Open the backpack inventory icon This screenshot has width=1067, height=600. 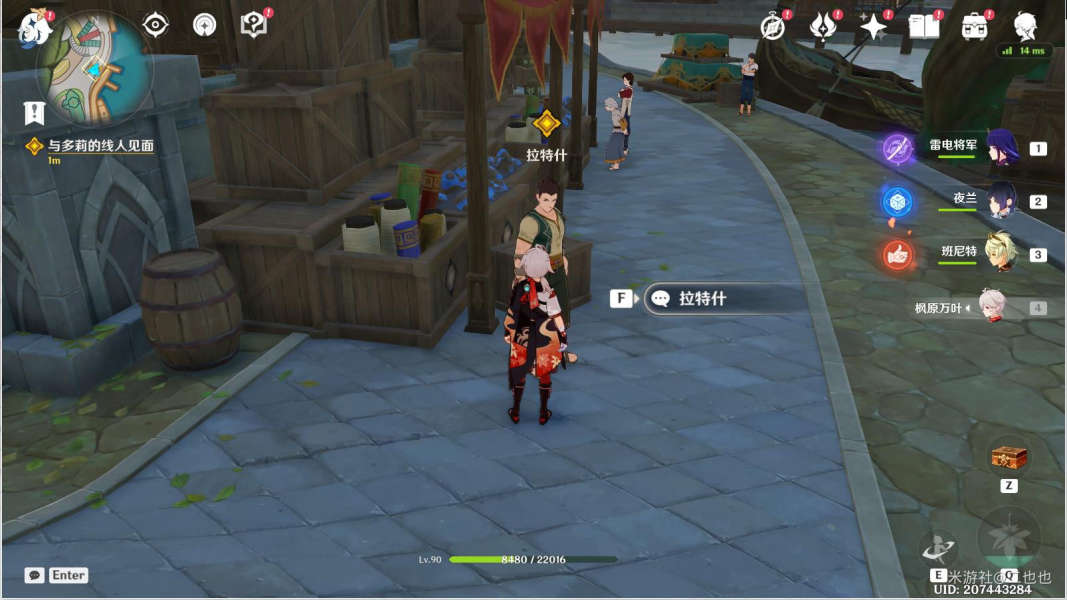974,26
